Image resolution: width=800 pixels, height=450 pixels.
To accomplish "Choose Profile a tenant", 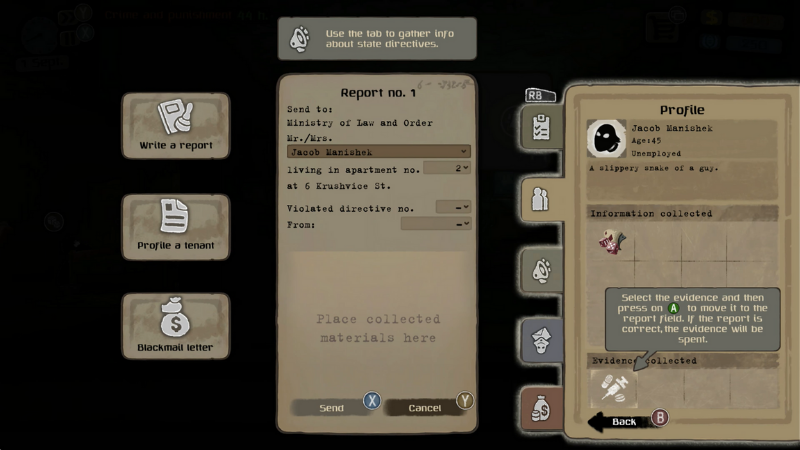I will pos(176,227).
